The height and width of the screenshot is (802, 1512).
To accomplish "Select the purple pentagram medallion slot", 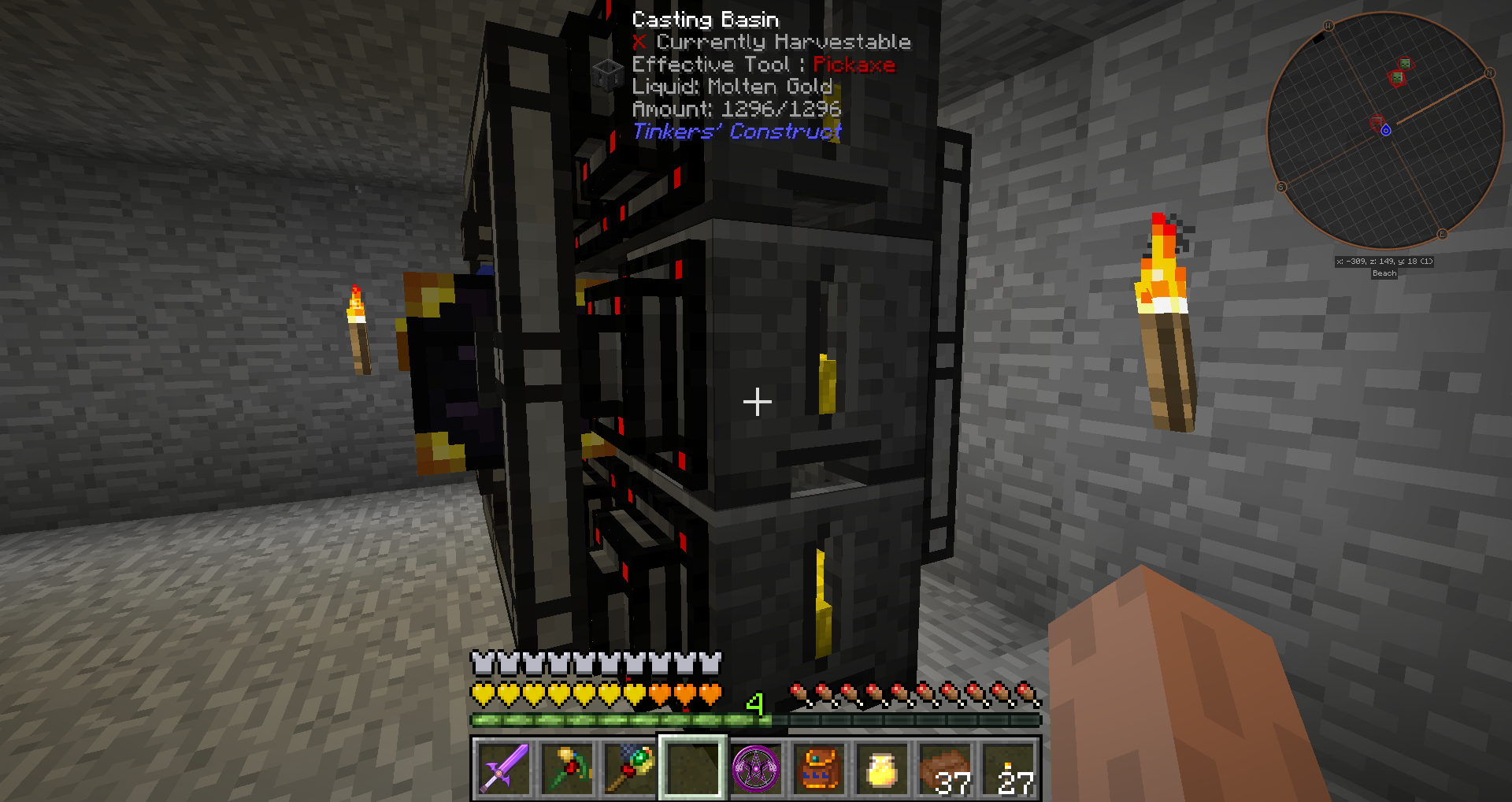I will (755, 768).
